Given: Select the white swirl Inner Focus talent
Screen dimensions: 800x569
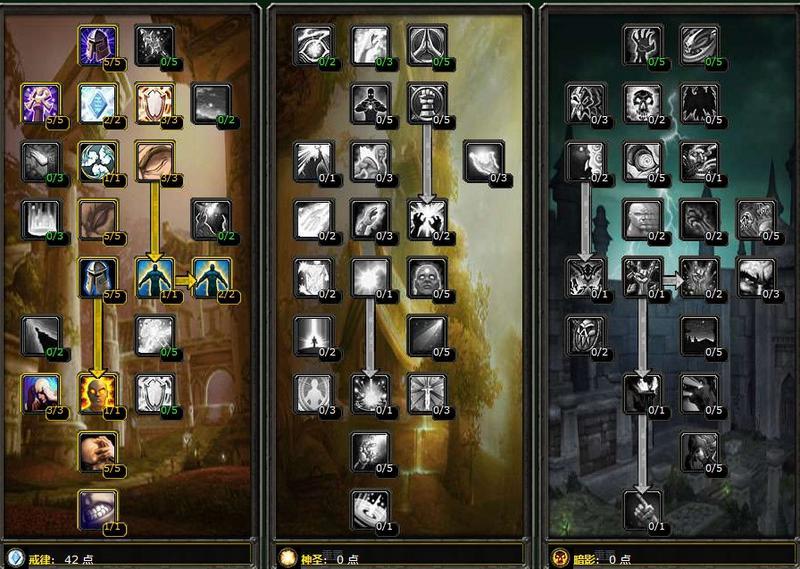Looking at the screenshot, I should tap(98, 159).
